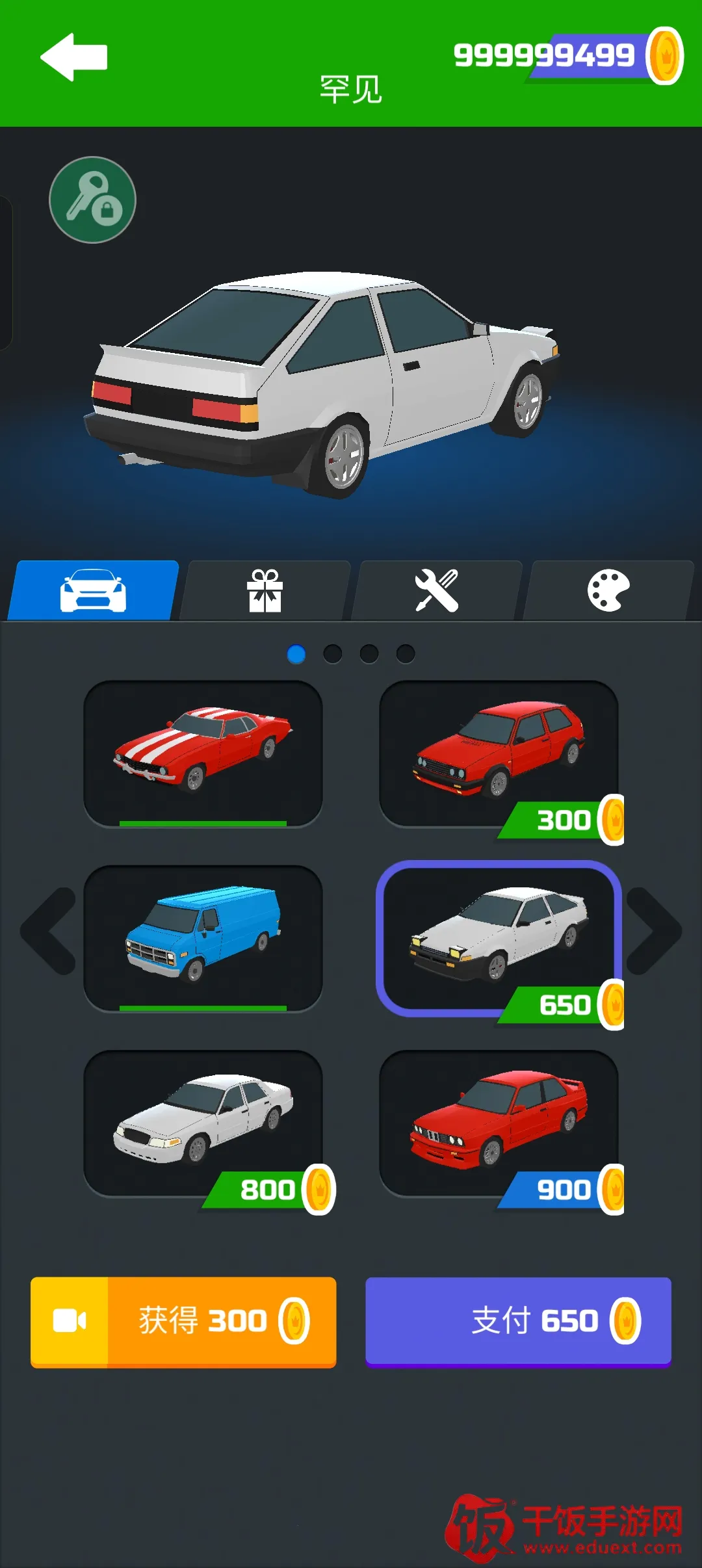
Task: Show the next page of cars
Action: pyautogui.click(x=653, y=931)
